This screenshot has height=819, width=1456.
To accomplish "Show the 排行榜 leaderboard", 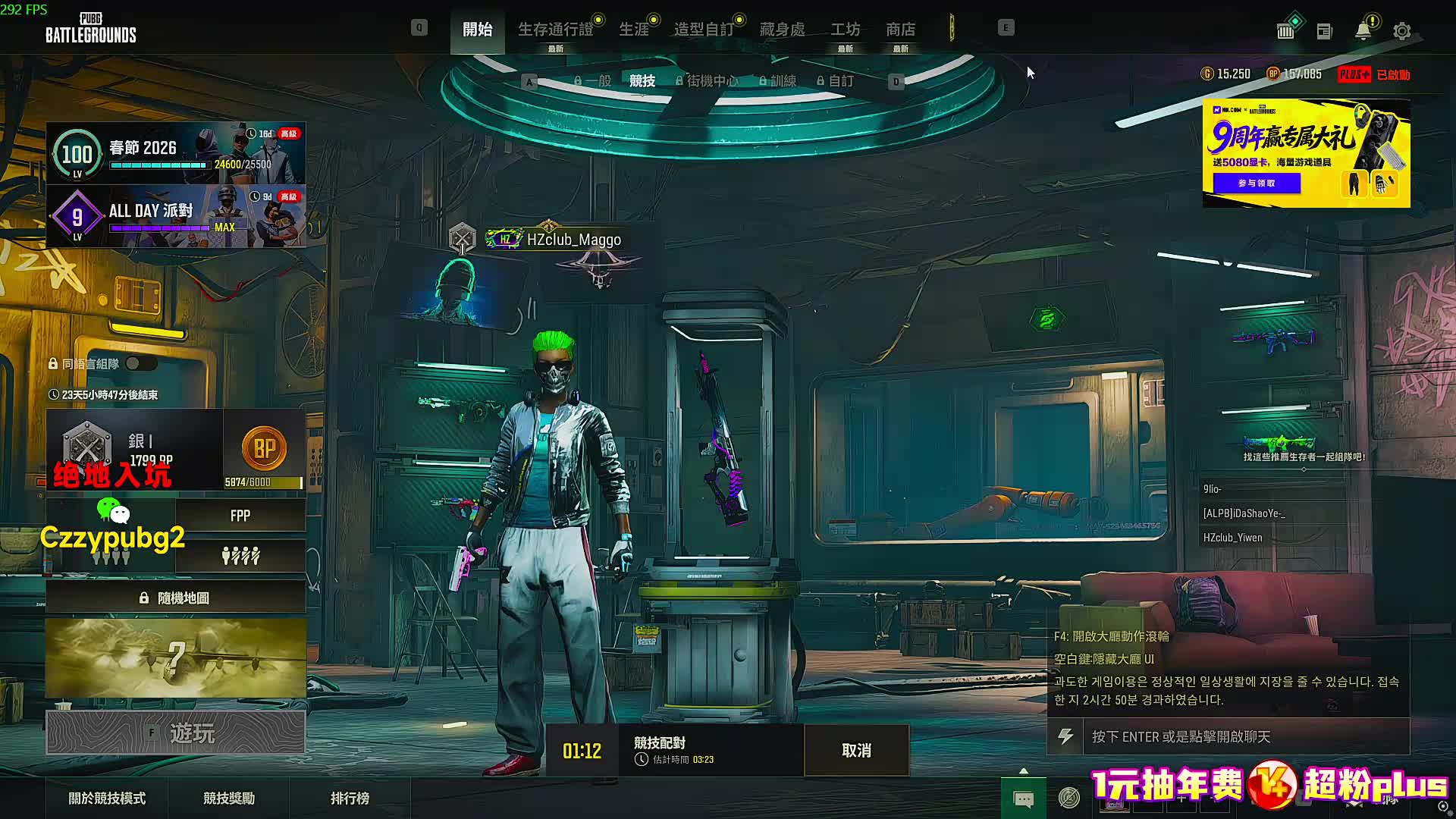I will 350,798.
